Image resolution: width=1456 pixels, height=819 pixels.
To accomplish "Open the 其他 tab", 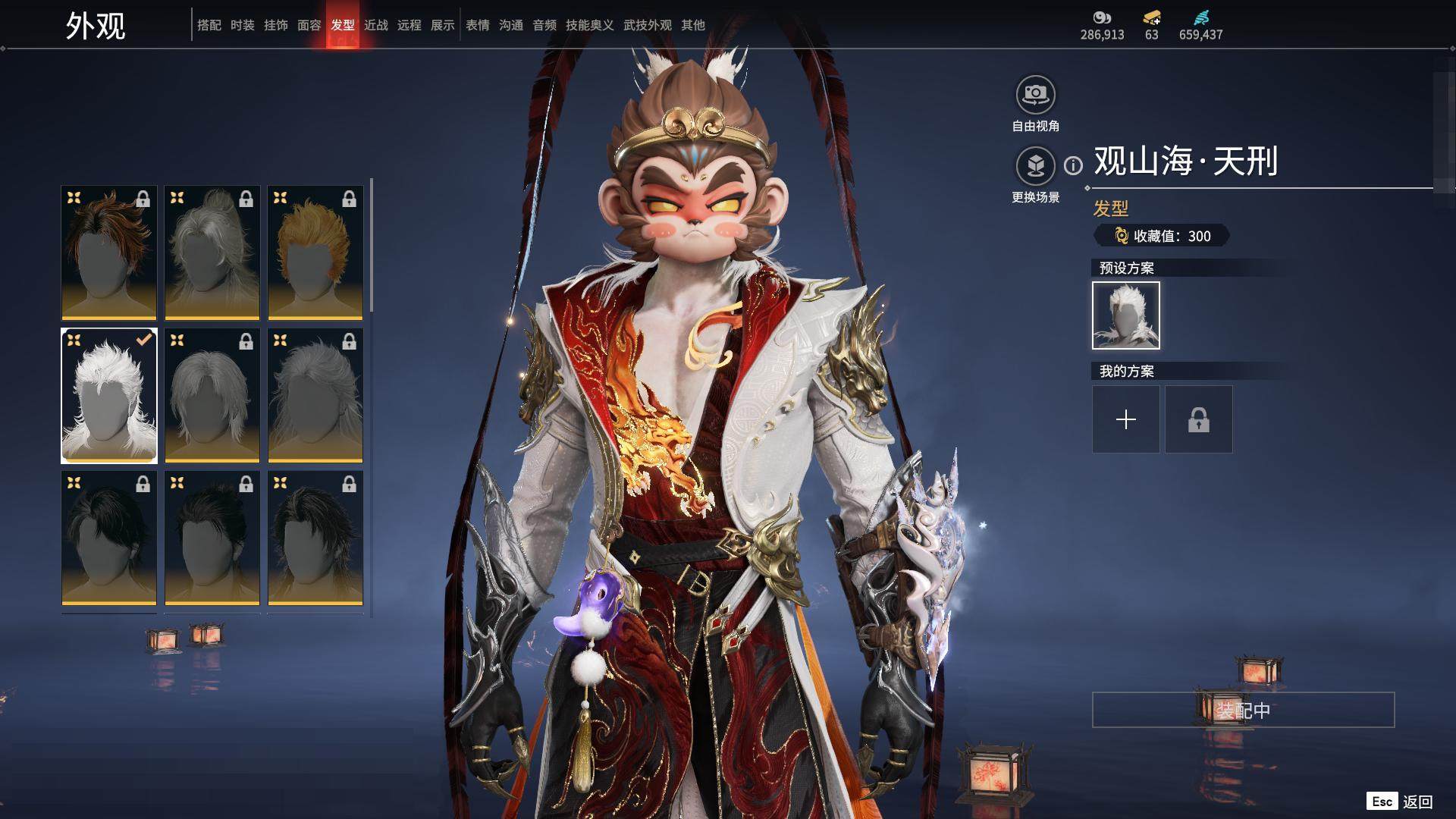I will (692, 25).
